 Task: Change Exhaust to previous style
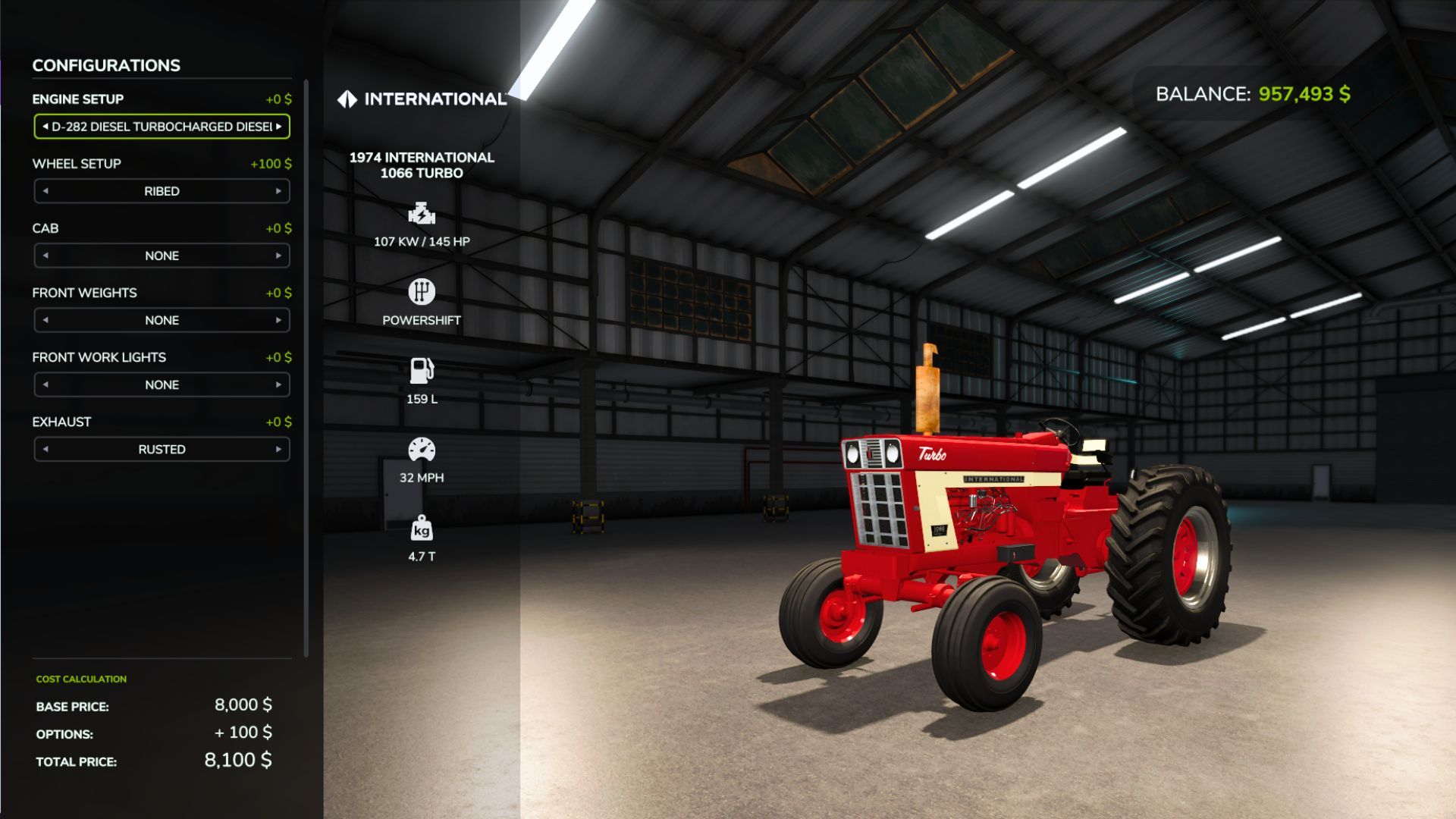click(45, 449)
